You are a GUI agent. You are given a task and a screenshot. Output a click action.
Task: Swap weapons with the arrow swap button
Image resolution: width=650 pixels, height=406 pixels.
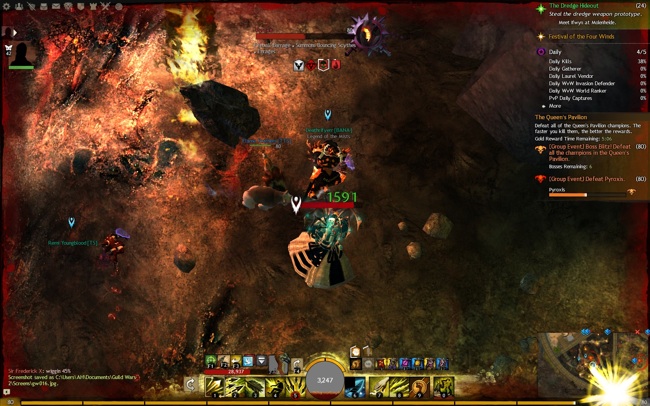coord(191,385)
